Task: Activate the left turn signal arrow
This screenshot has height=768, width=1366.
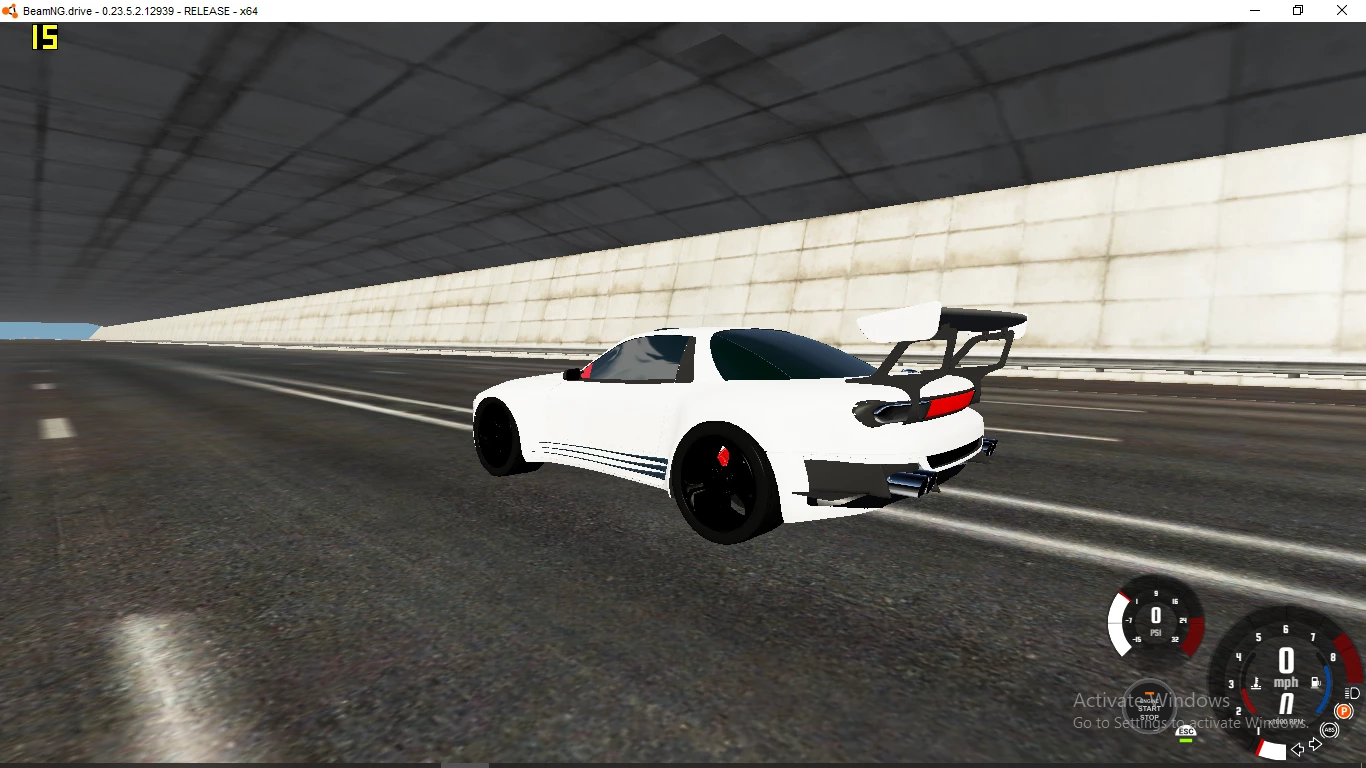Action: click(1297, 749)
